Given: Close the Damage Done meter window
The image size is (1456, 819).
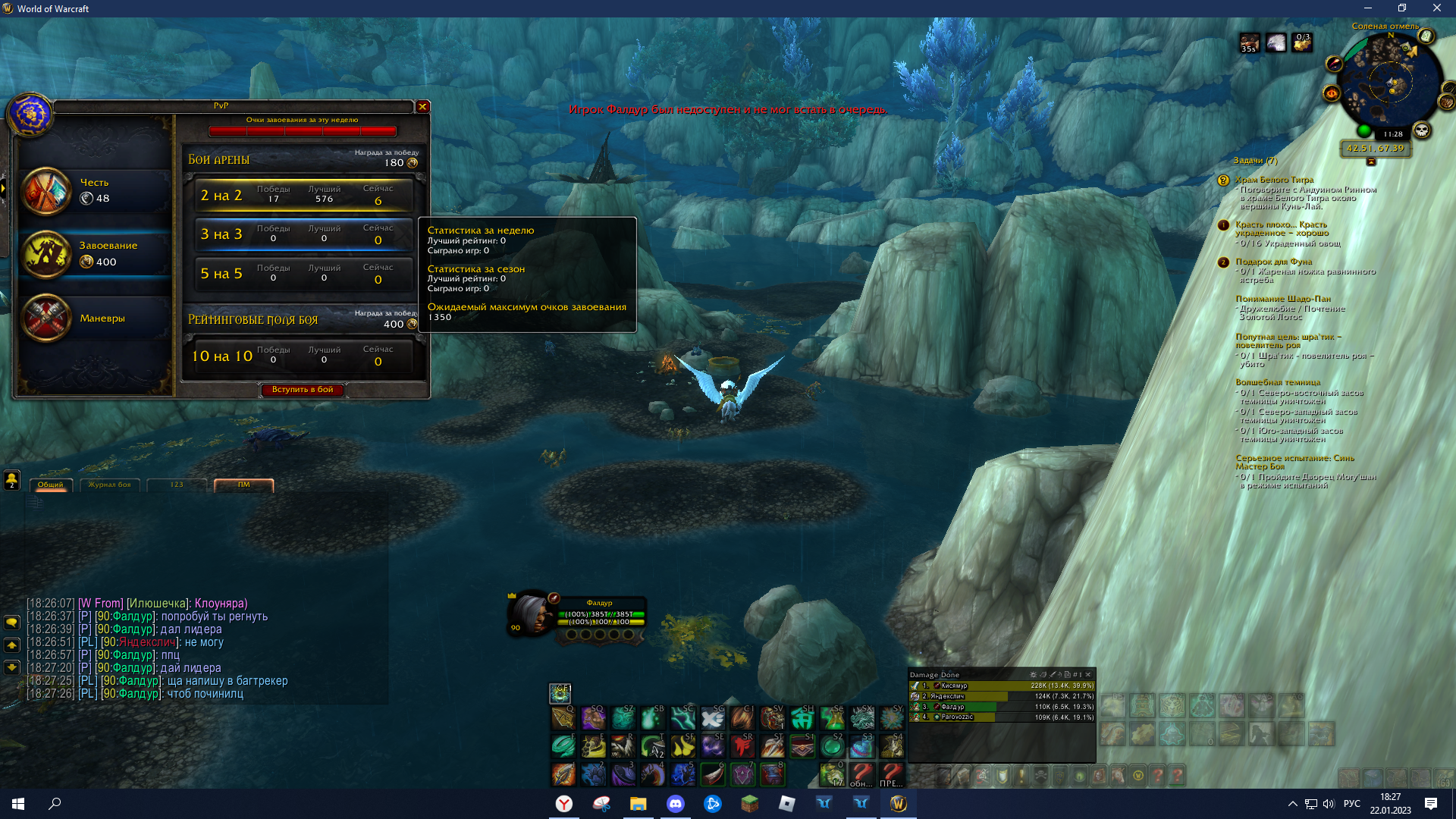Looking at the screenshot, I should (x=1088, y=674).
